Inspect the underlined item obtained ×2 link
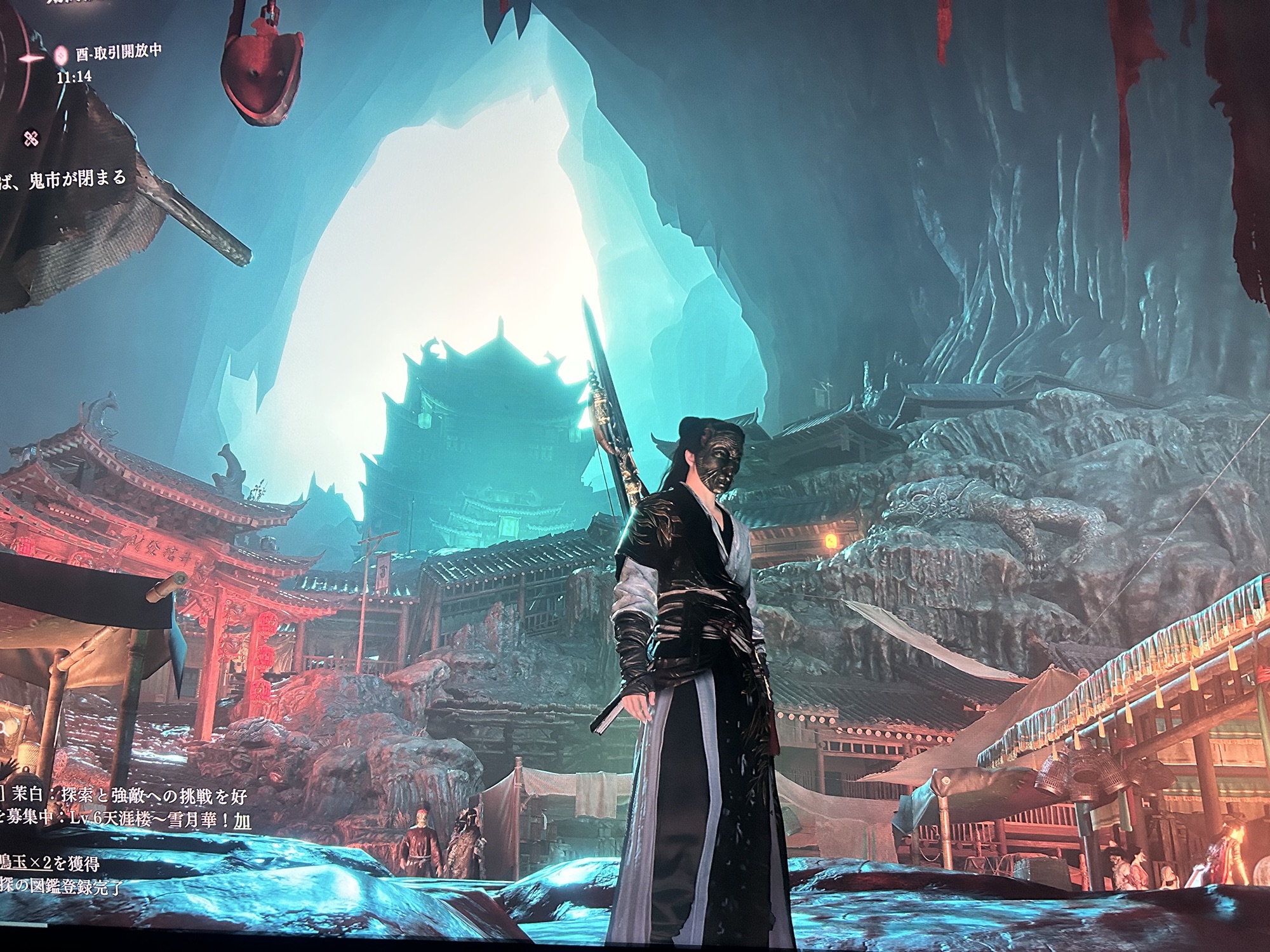The width and height of the screenshot is (1270, 952). tap(25, 862)
